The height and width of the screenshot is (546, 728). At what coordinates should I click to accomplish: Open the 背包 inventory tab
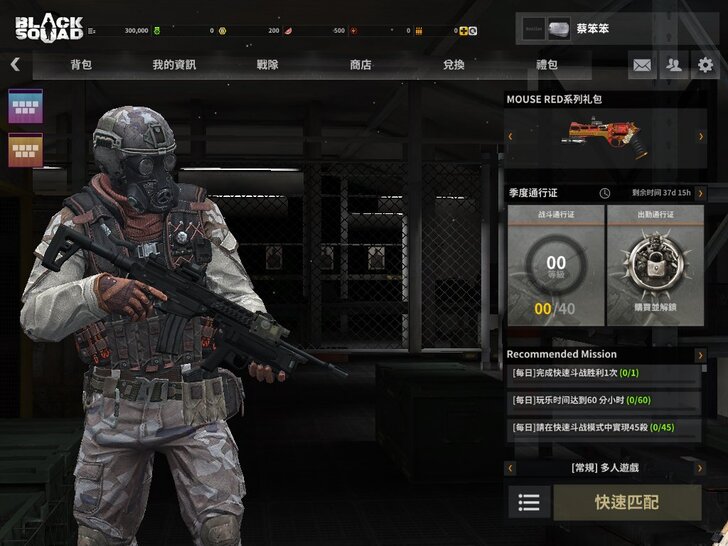click(x=81, y=65)
